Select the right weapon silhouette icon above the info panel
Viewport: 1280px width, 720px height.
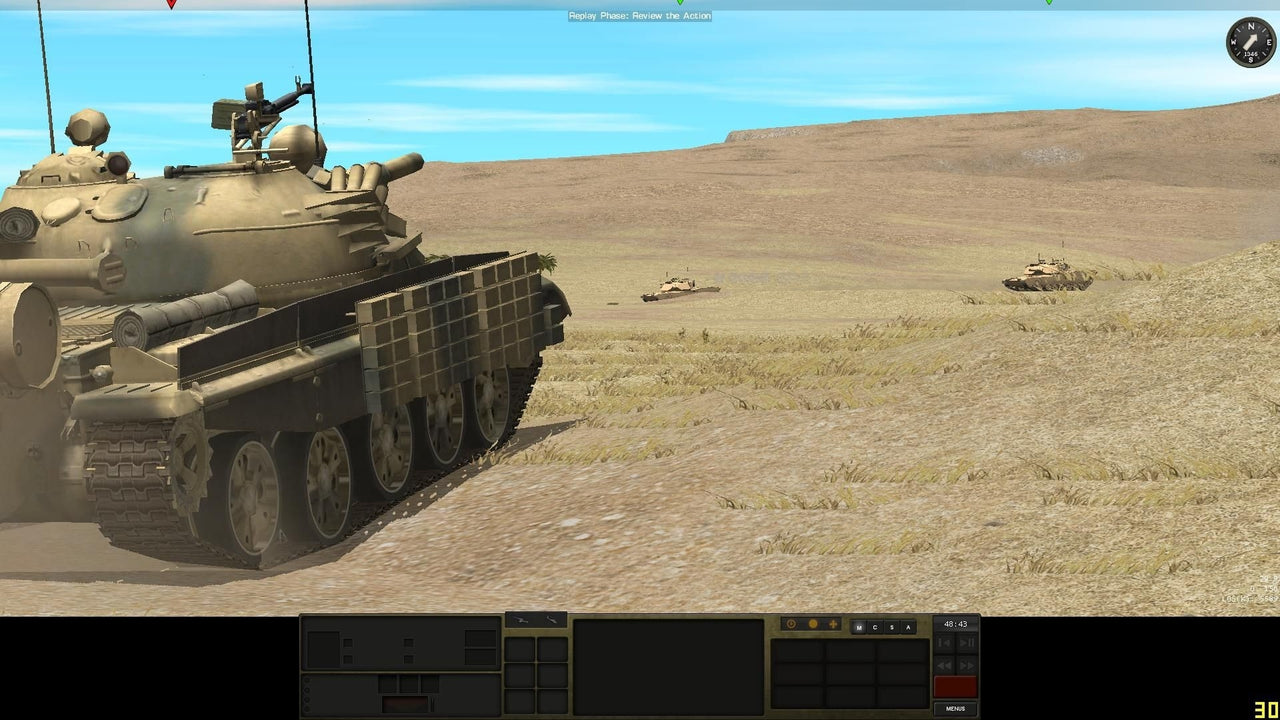[x=551, y=622]
